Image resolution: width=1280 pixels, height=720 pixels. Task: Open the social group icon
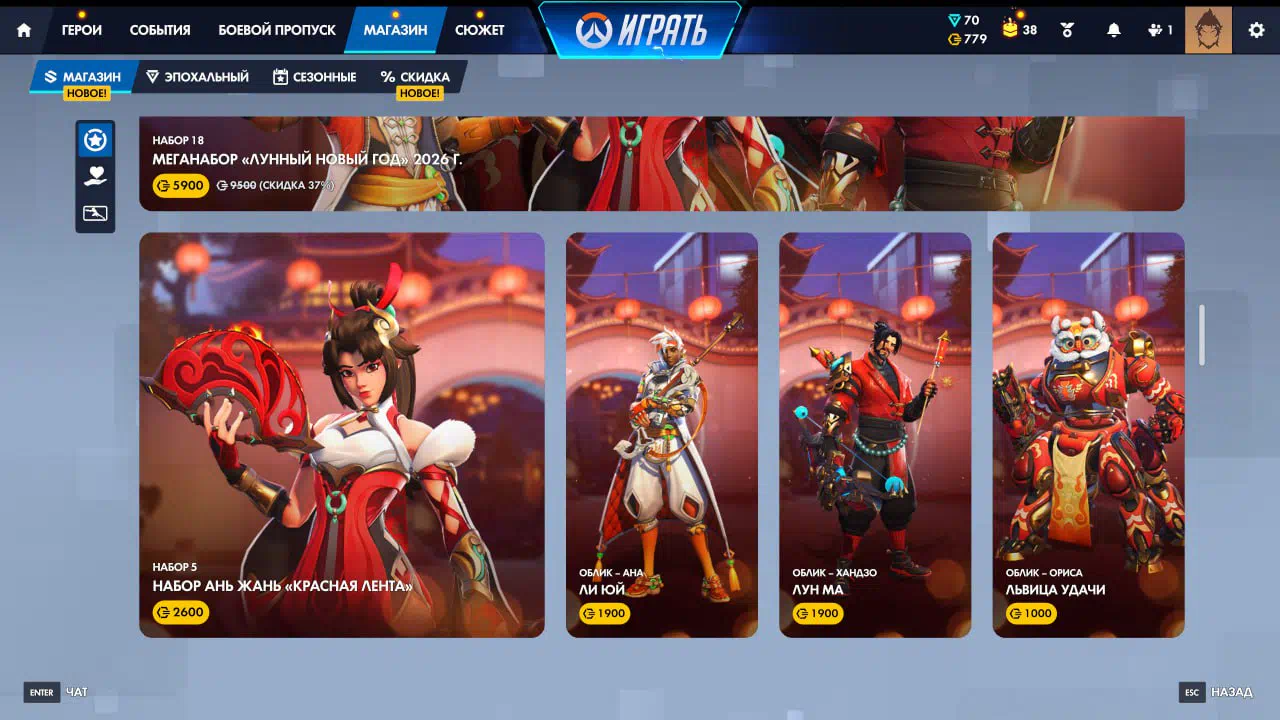pyautogui.click(x=1160, y=30)
